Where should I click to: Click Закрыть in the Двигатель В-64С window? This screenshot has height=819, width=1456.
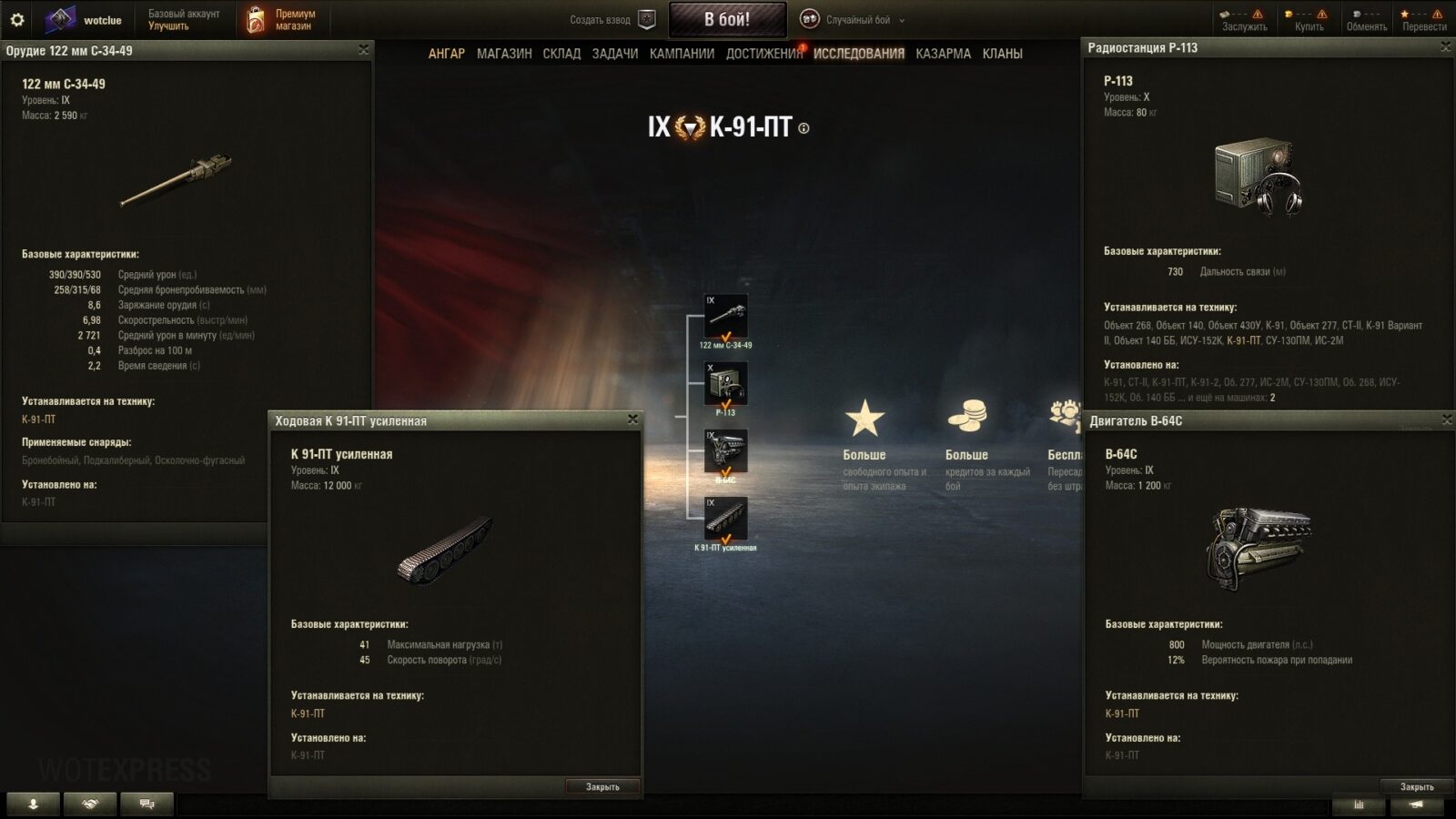click(1416, 787)
